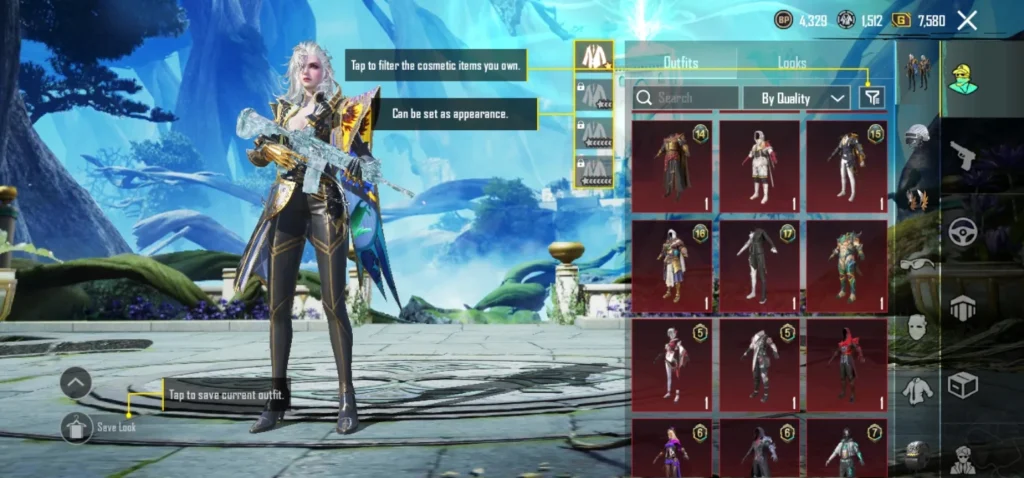Screen dimensions: 1024x478
Task: Pick the level 15 black and white outfit
Action: click(846, 166)
